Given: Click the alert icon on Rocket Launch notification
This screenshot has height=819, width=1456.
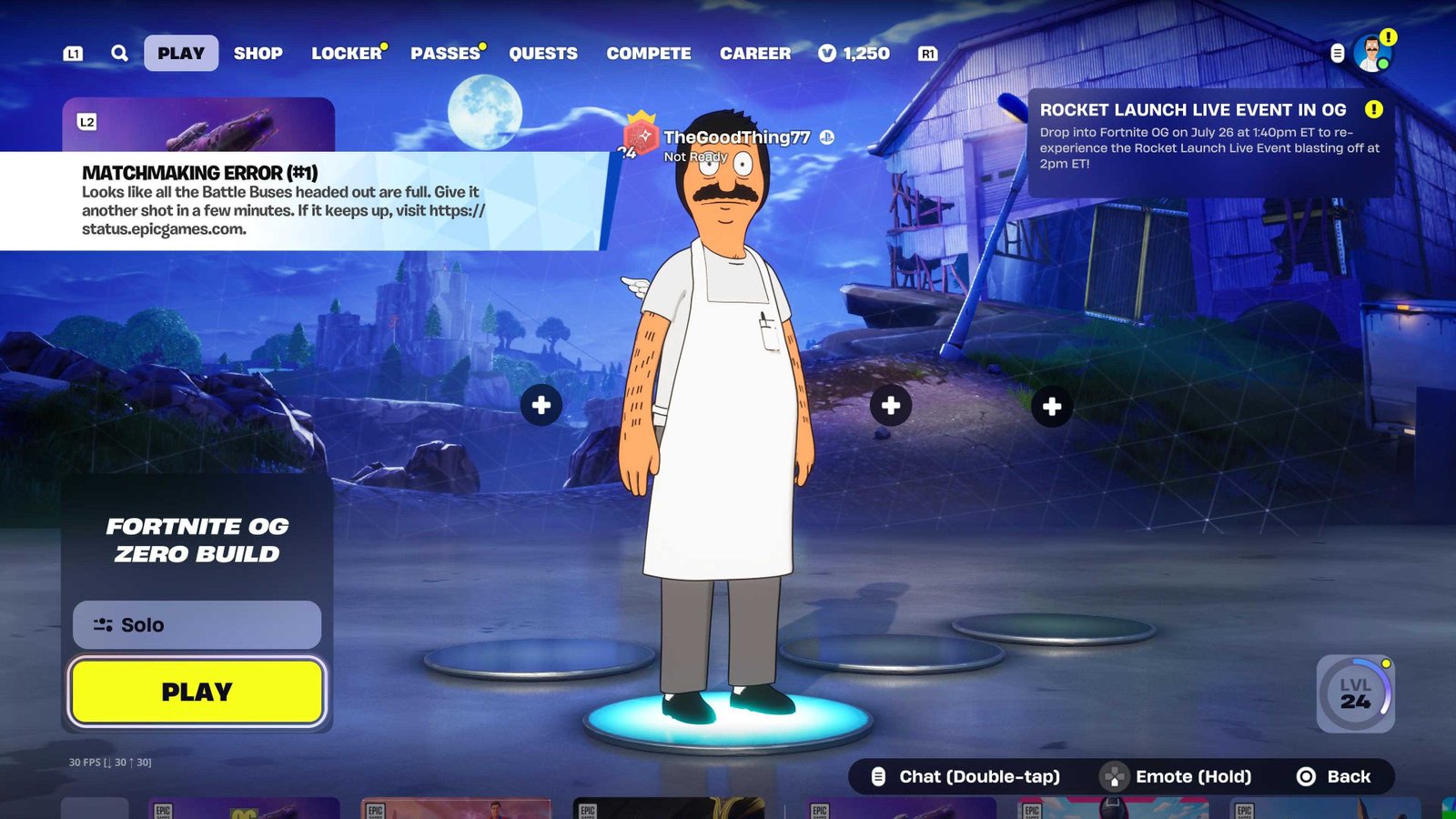Looking at the screenshot, I should (1373, 110).
